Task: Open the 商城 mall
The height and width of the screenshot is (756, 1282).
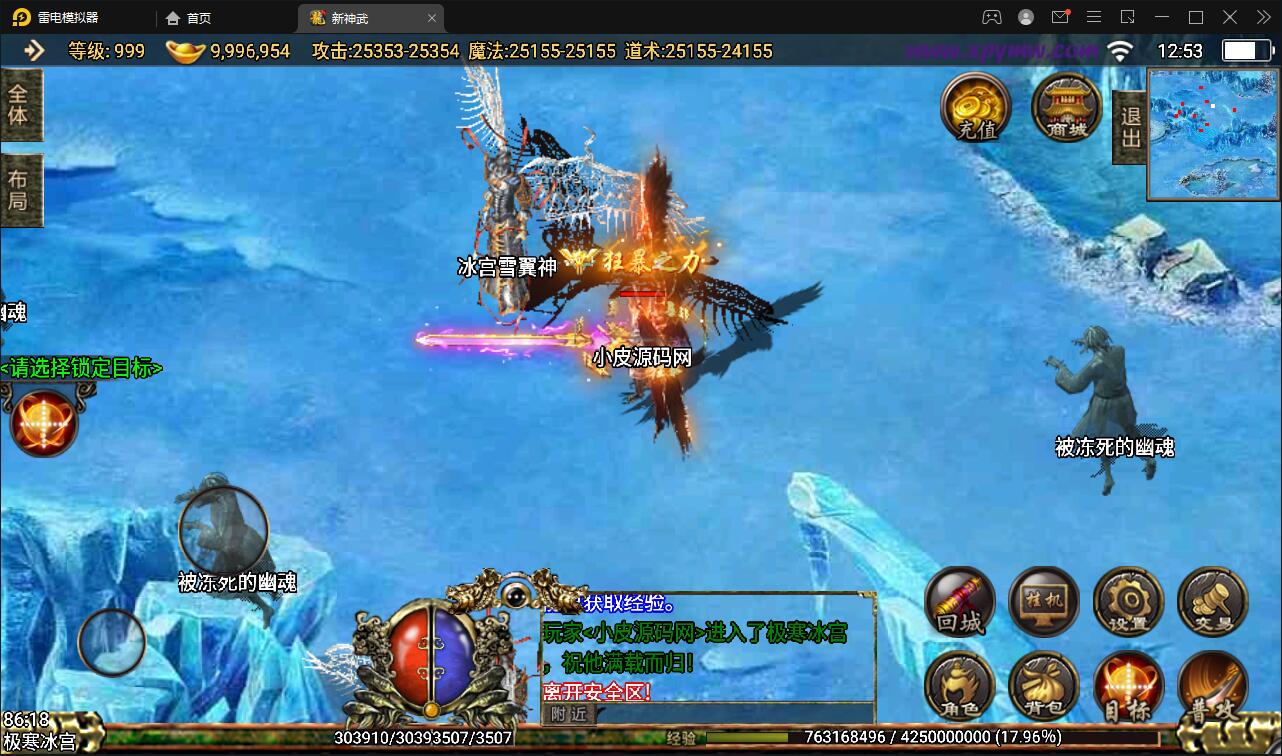Action: pyautogui.click(x=1066, y=106)
